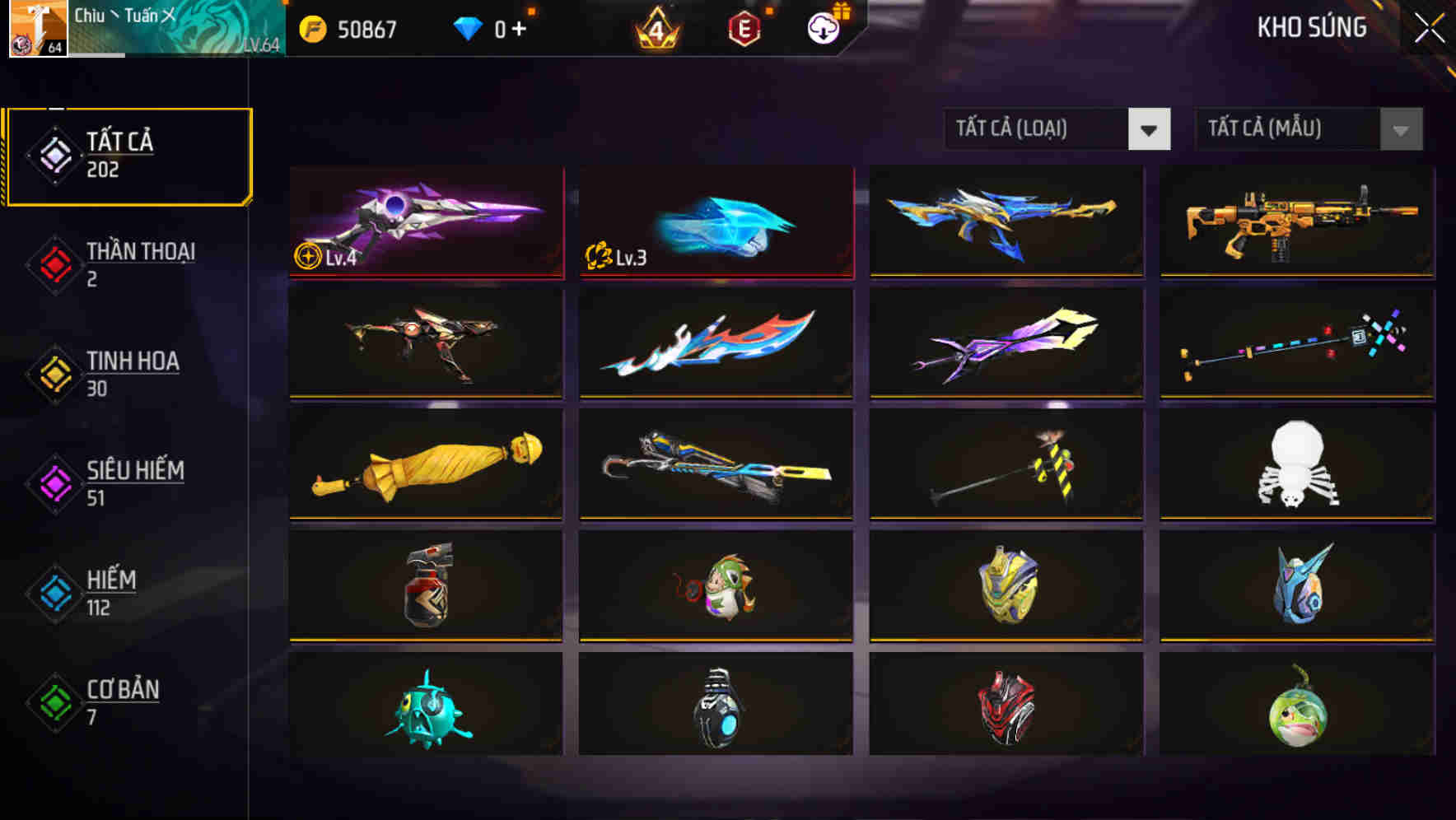Open the red Elite Pass E badge
This screenshot has height=820, width=1456.
pyautogui.click(x=744, y=28)
